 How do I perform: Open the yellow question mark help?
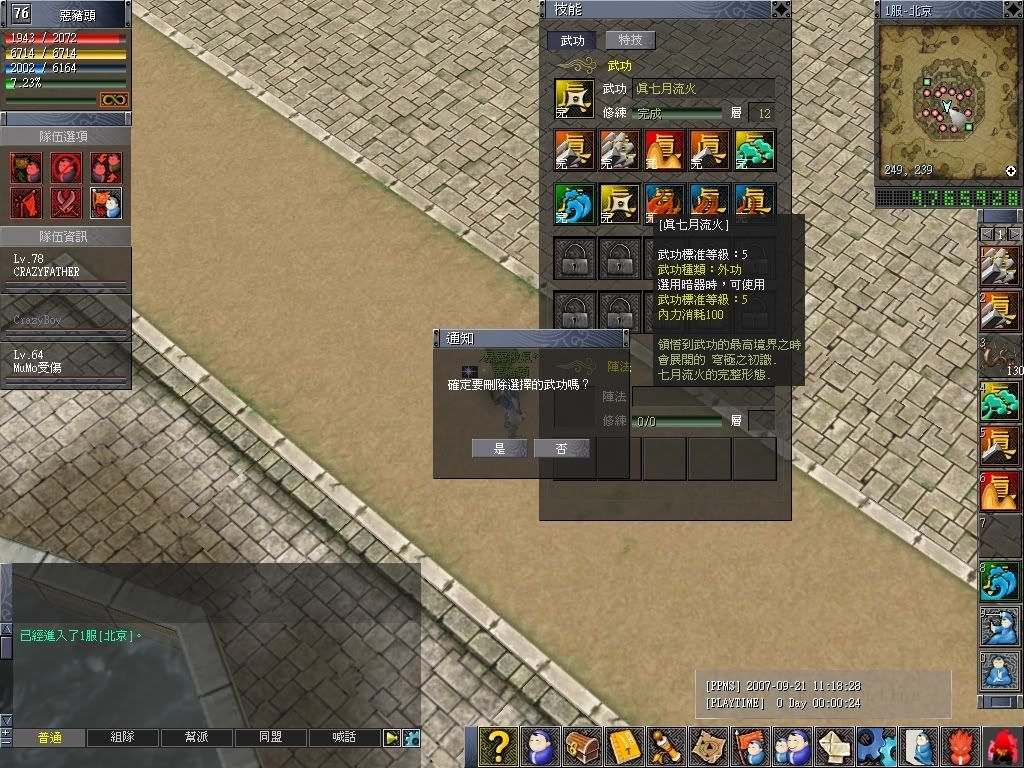click(x=498, y=747)
